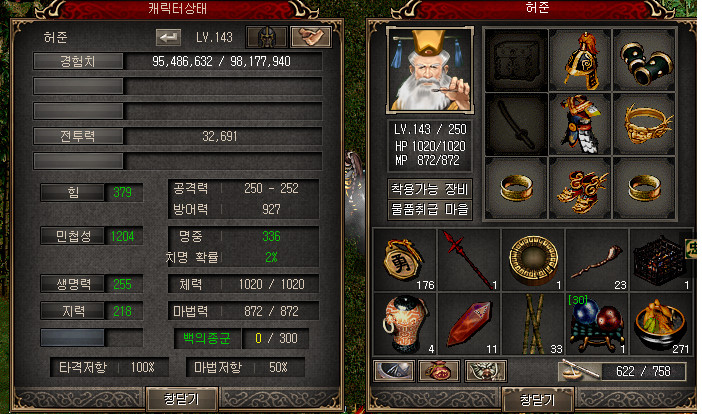Viewport: 702px width, 414px height.
Task: Select the armor figure icon beside the level
Action: 267,38
